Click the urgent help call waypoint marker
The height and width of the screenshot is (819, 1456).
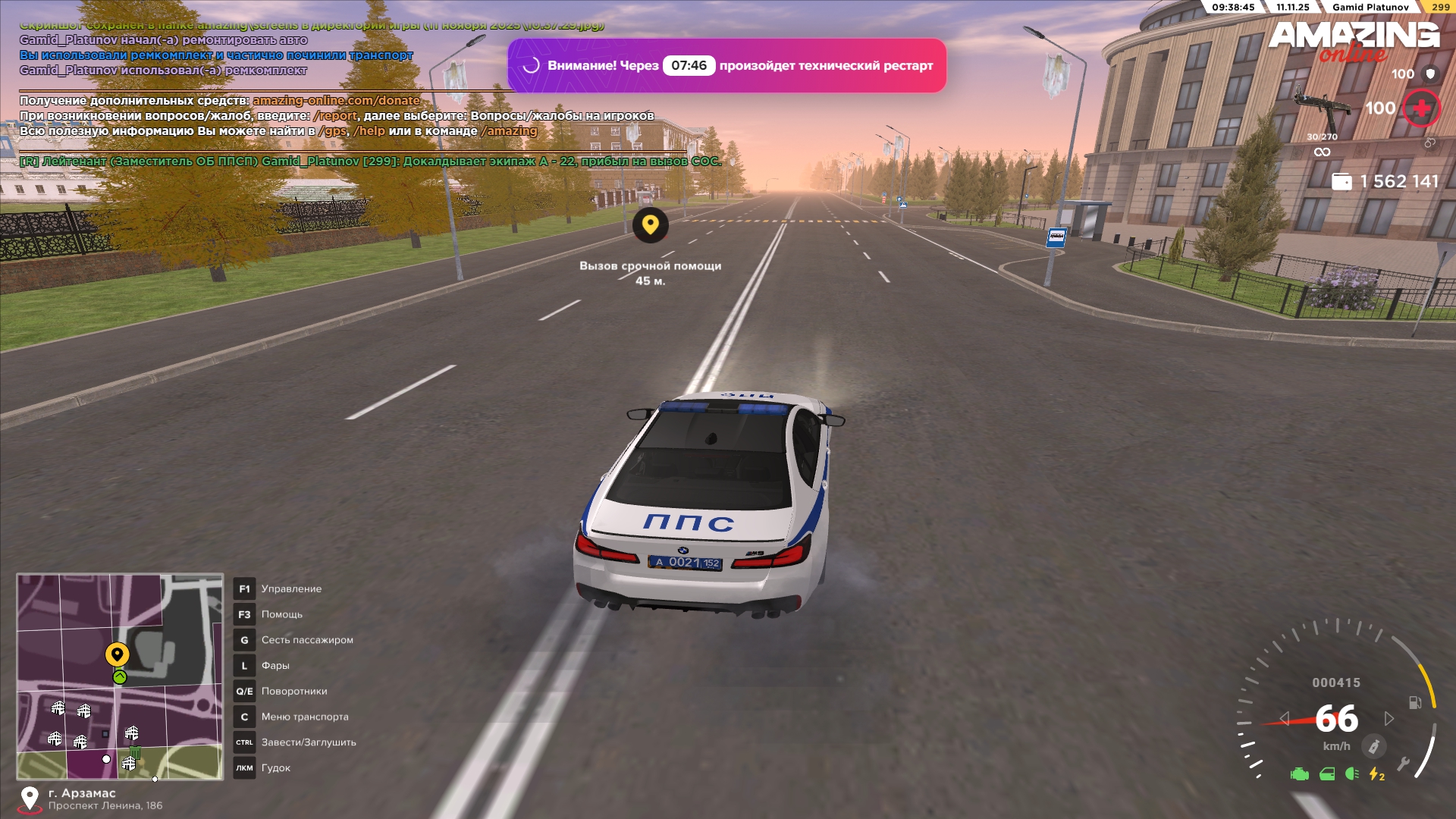click(650, 225)
